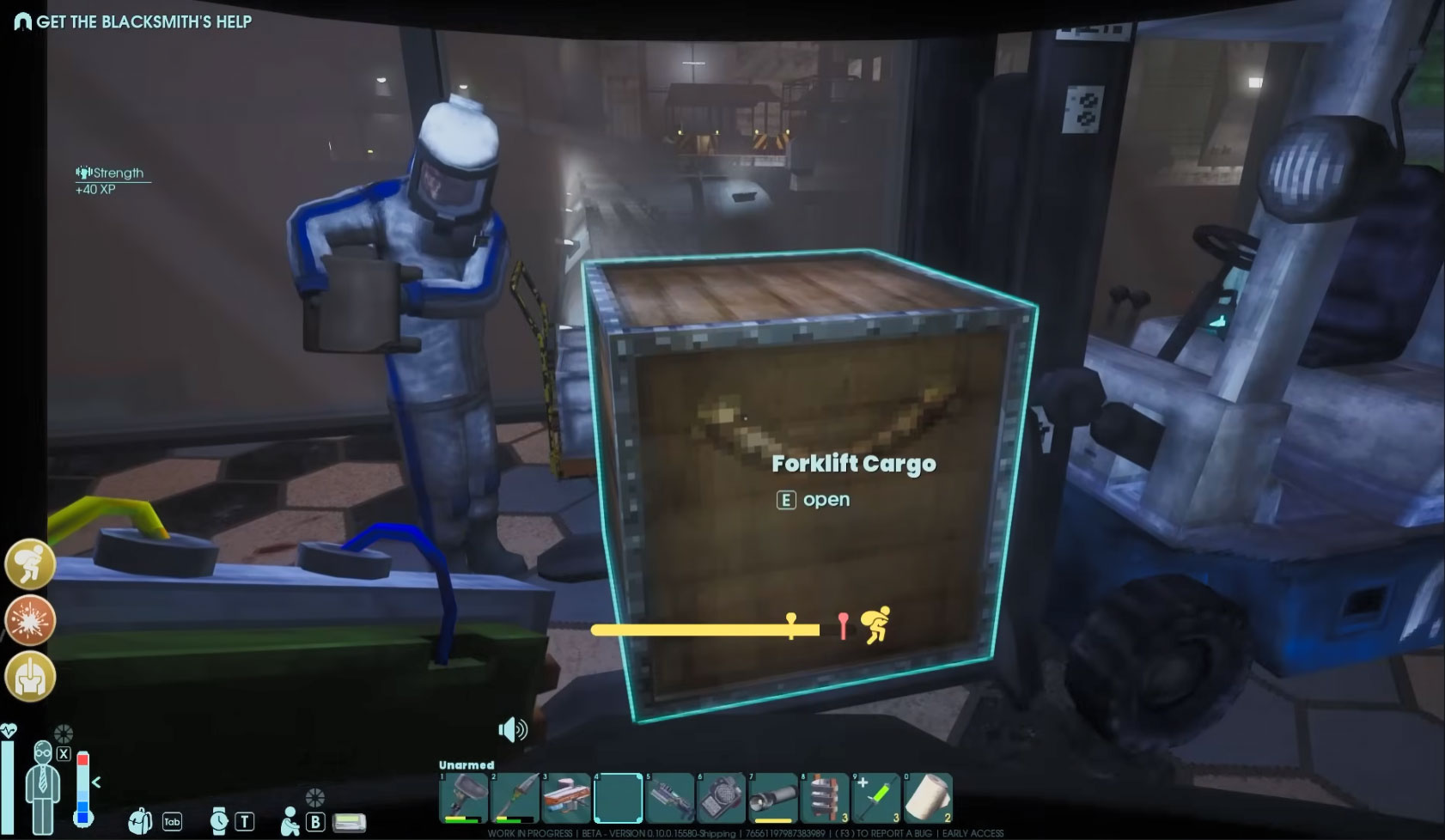The image size is (1445, 840).
Task: Equip the rifle in hotbar slot 5
Action: coord(670,798)
